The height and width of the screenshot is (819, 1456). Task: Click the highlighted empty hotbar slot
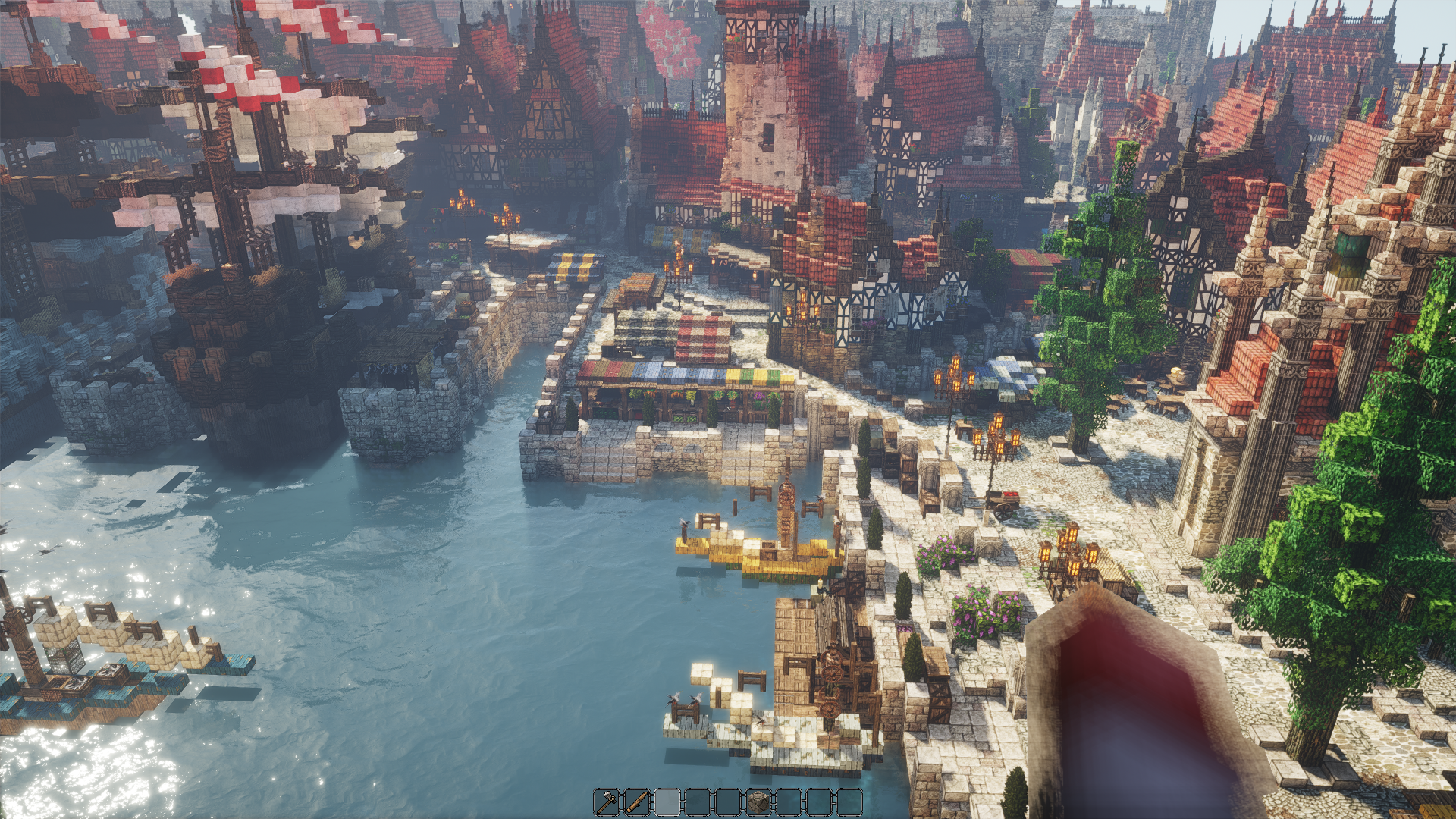(x=667, y=802)
